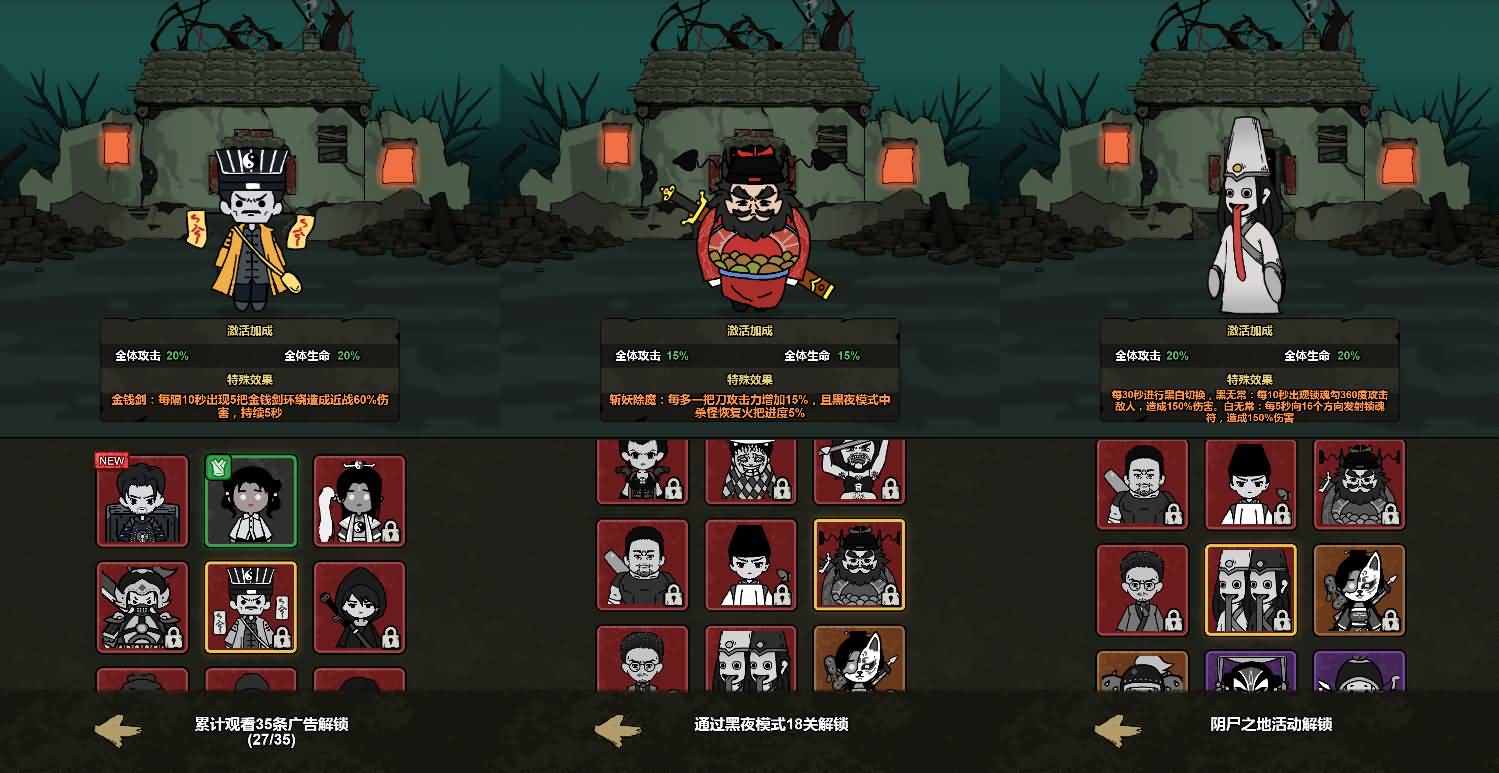Tap the lock on the hooded swordsman character
This screenshot has width=1499, height=773.
point(391,638)
